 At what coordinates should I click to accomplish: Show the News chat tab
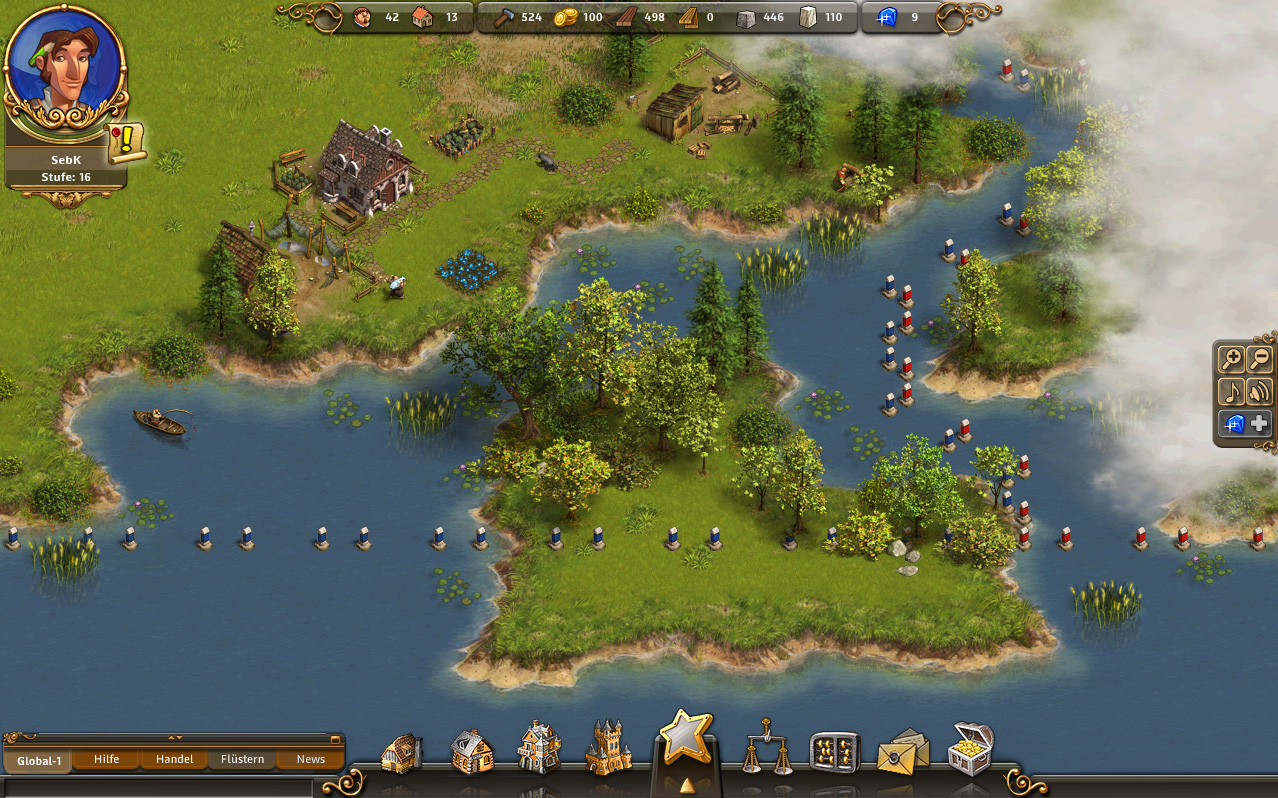(310, 759)
